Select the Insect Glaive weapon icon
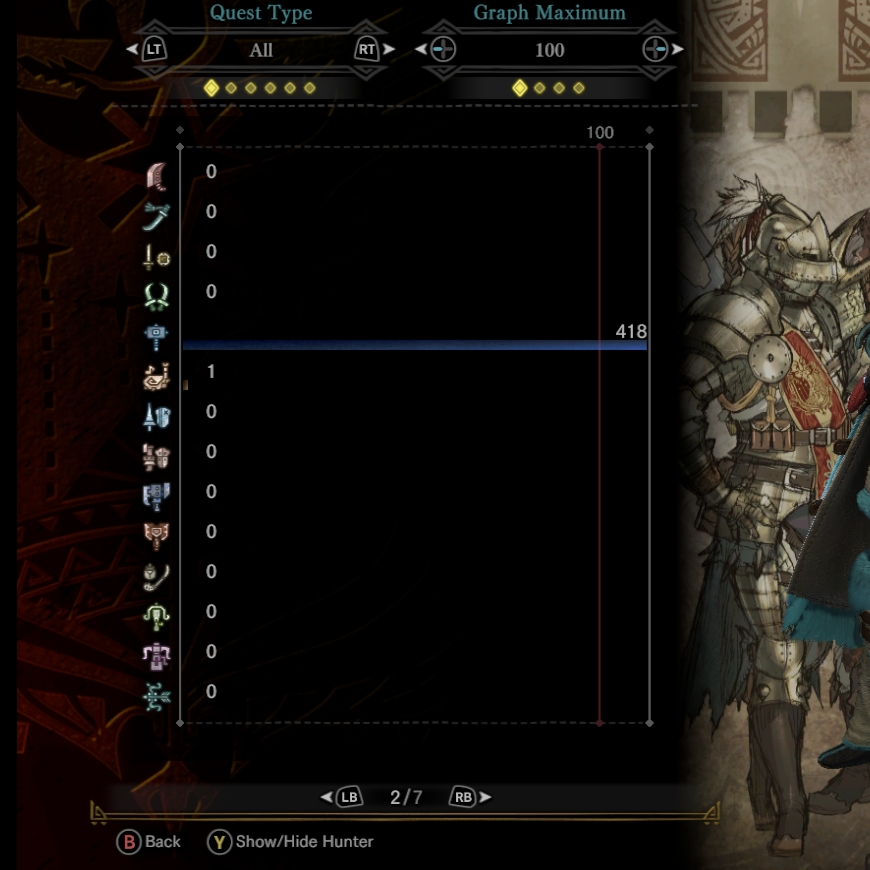Screen dimensions: 870x870 157,572
